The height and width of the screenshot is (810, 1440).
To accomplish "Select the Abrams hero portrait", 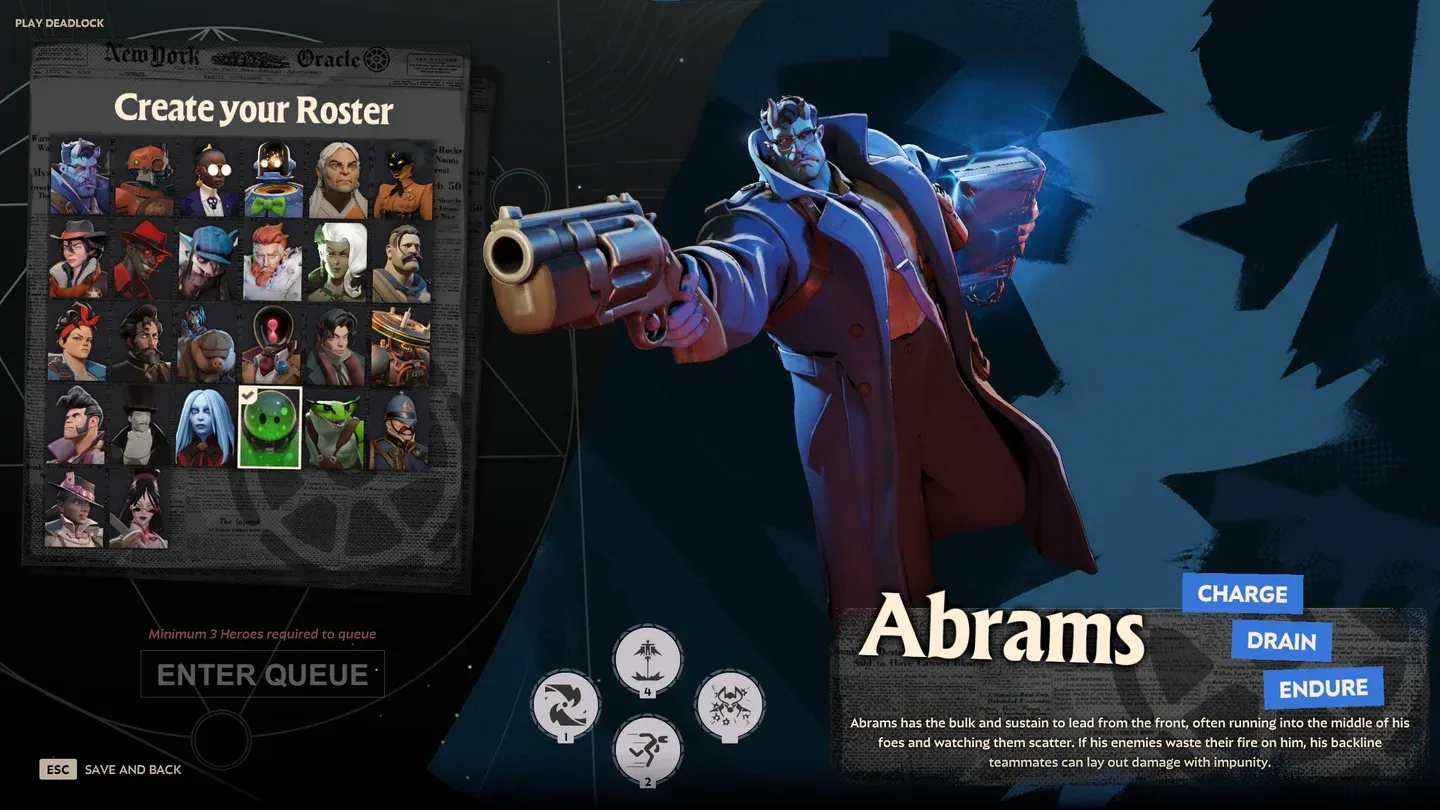I will (79, 179).
